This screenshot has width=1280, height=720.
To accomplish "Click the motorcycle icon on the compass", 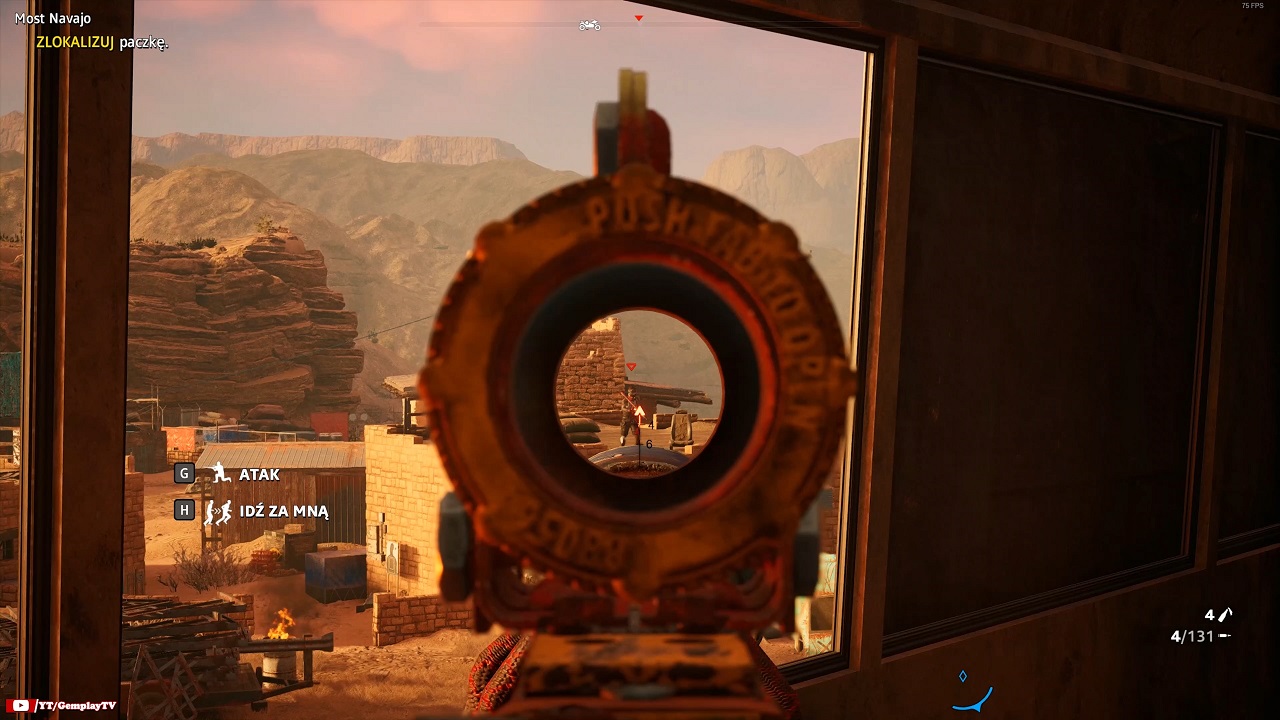I will (590, 25).
